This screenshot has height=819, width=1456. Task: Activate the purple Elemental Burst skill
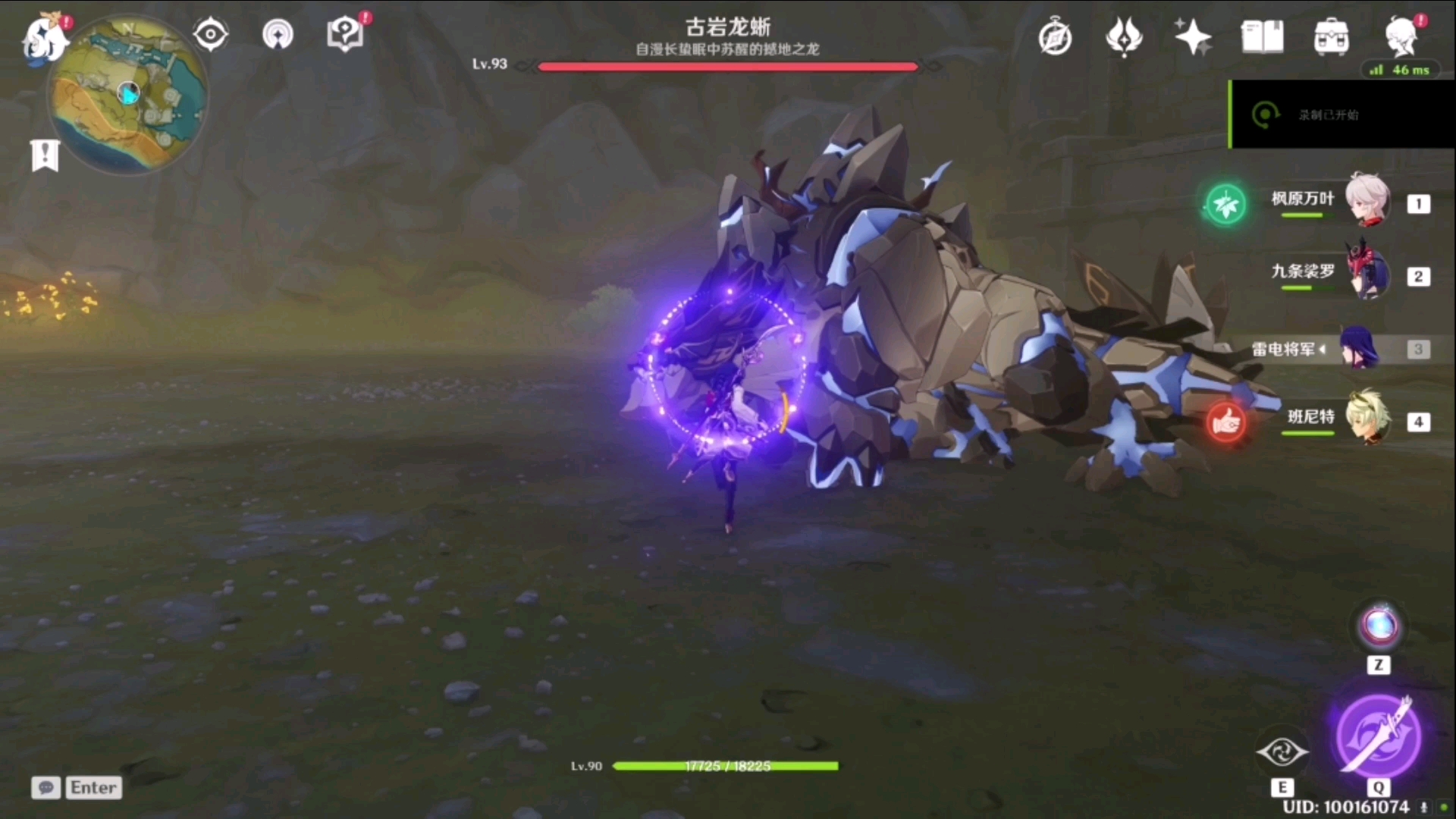(1378, 735)
